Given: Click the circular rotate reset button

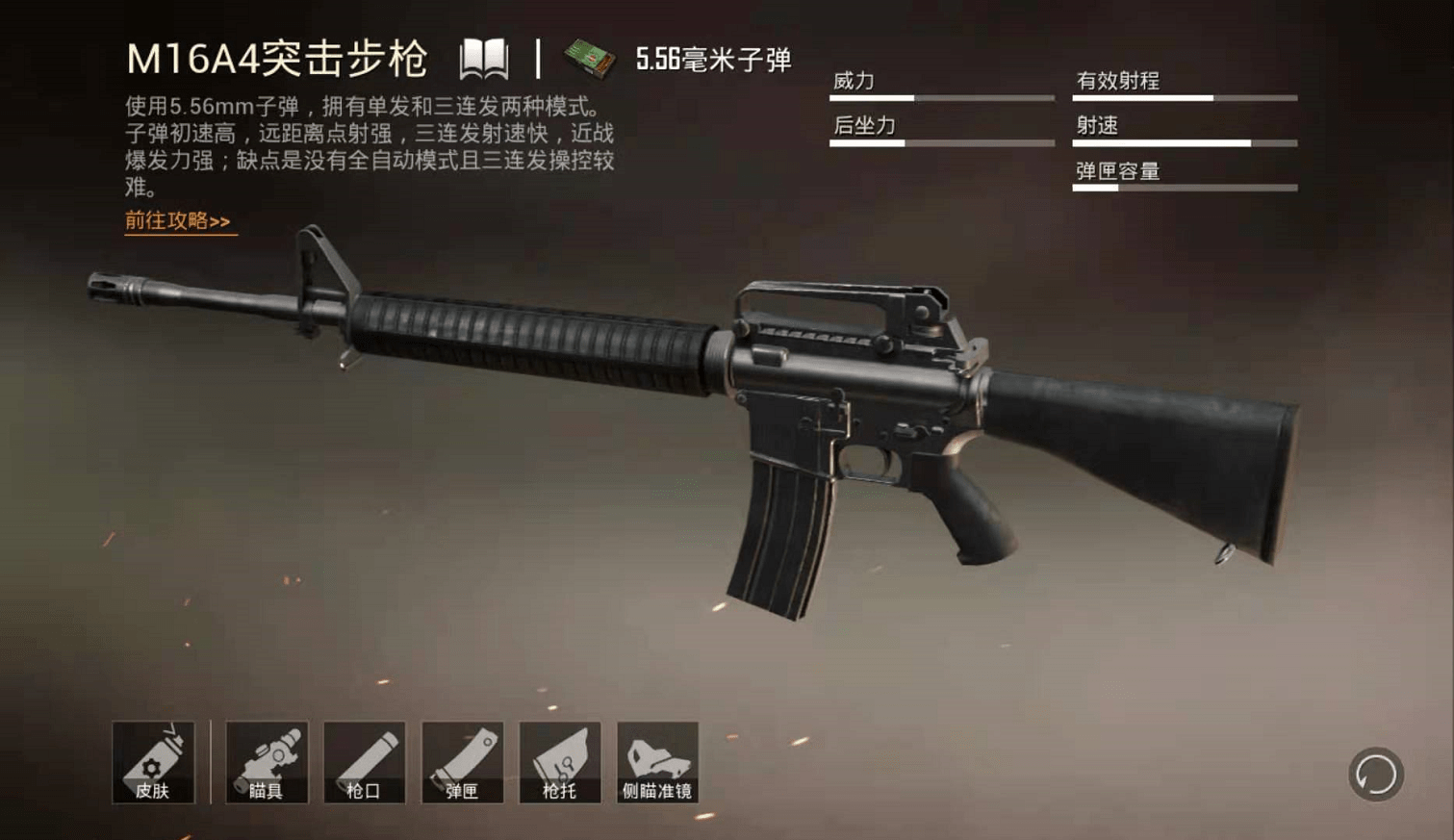Looking at the screenshot, I should point(1376,774).
